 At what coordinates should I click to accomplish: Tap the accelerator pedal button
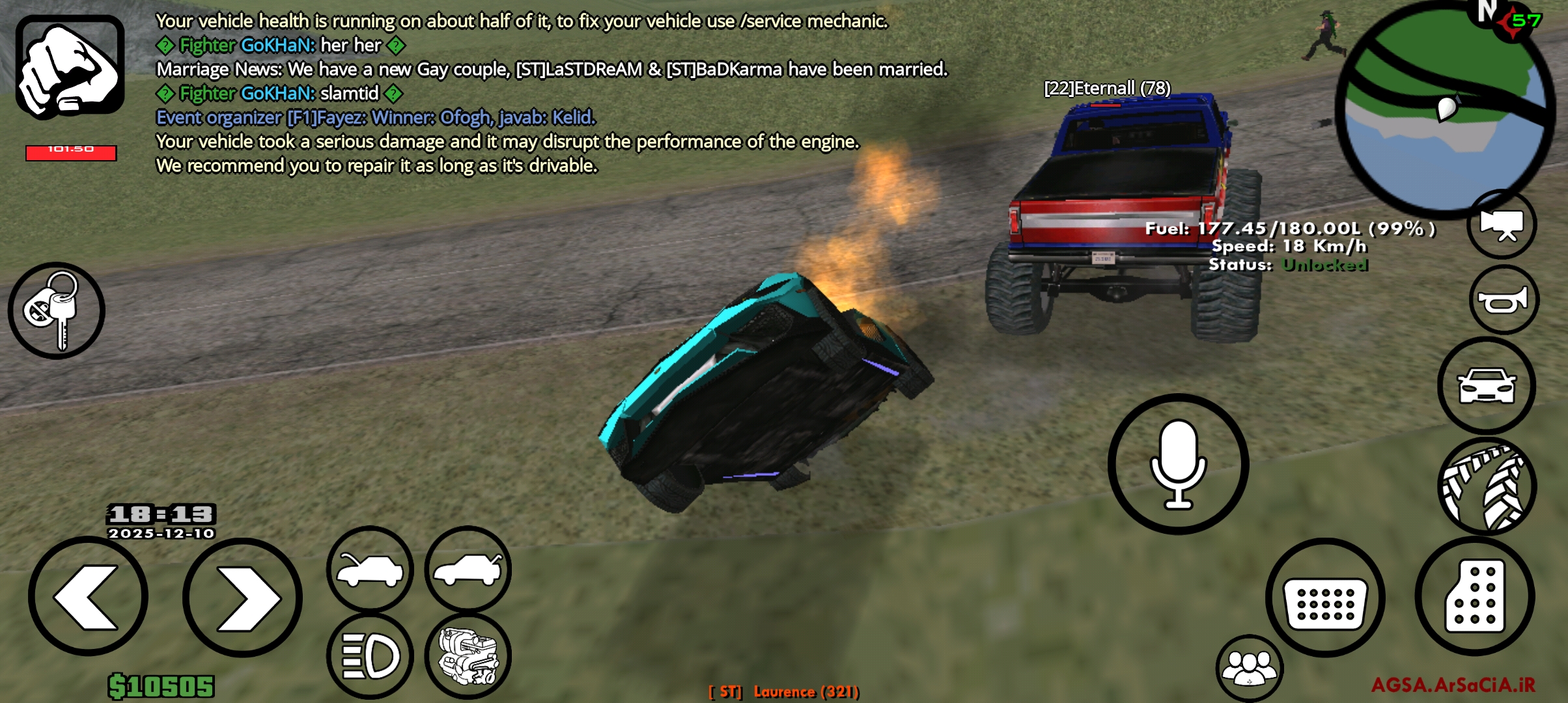coord(1475,596)
